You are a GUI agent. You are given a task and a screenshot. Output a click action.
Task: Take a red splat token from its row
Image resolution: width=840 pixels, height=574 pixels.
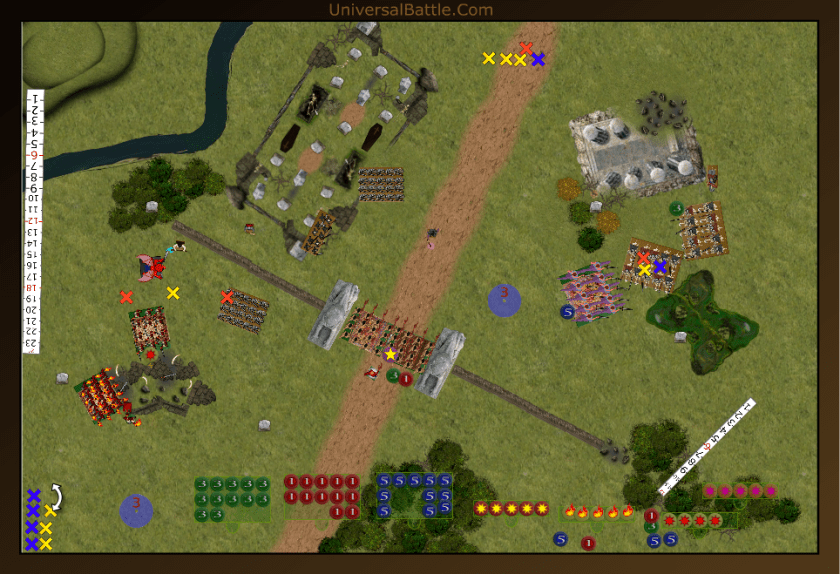pos(700,520)
